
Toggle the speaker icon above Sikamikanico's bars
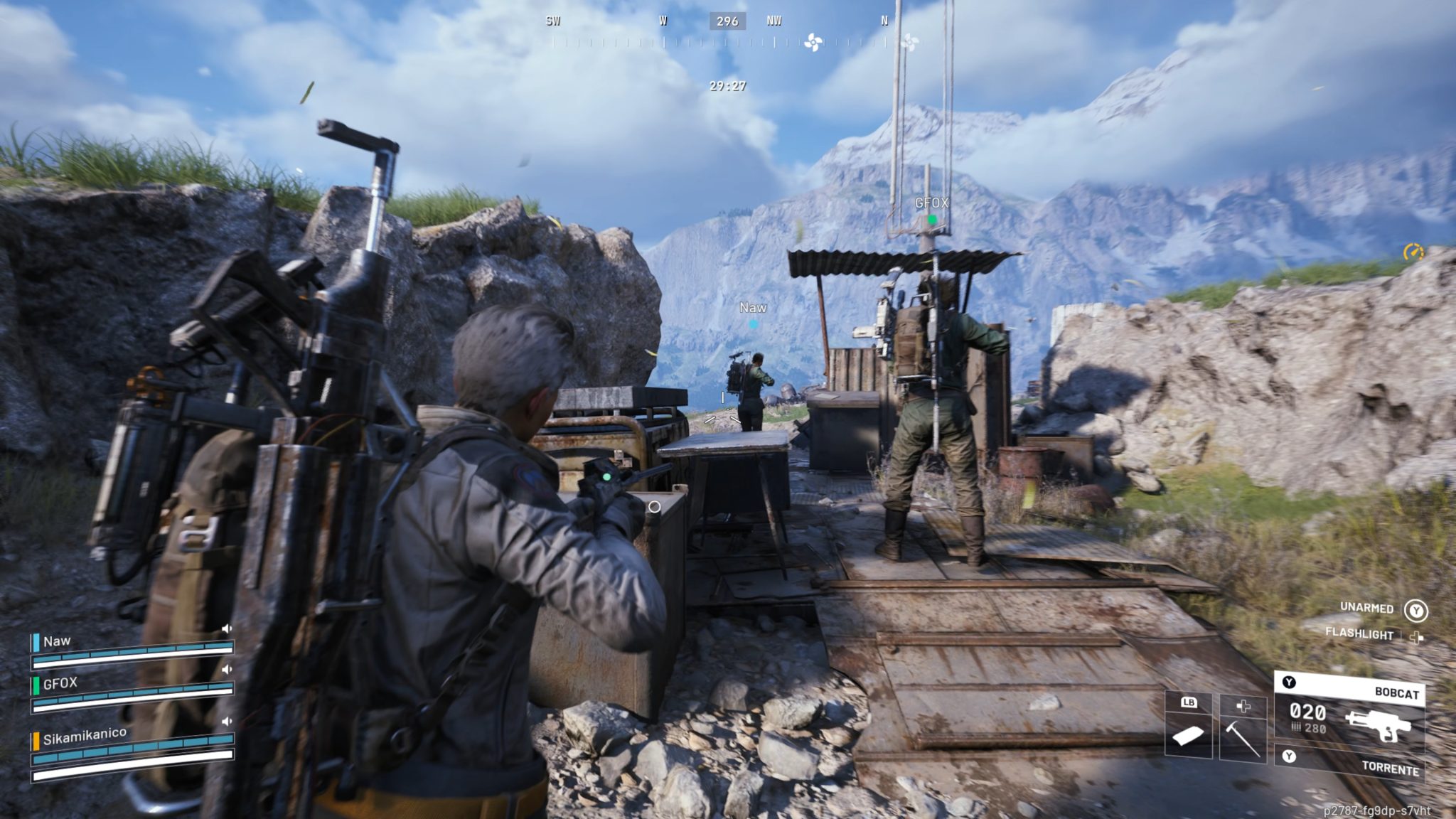227,721
